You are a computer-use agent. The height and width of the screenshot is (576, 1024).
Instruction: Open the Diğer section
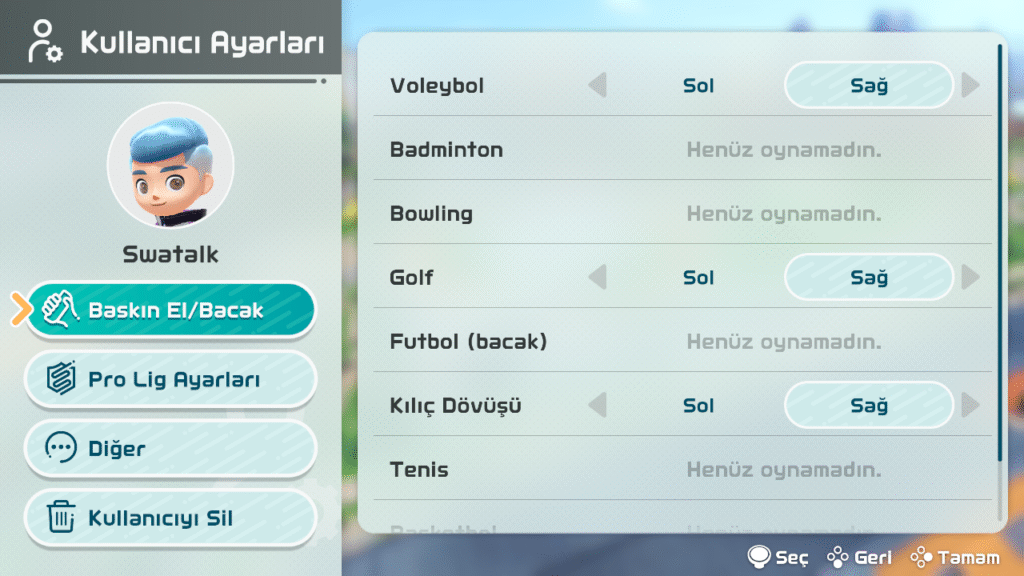(170, 448)
